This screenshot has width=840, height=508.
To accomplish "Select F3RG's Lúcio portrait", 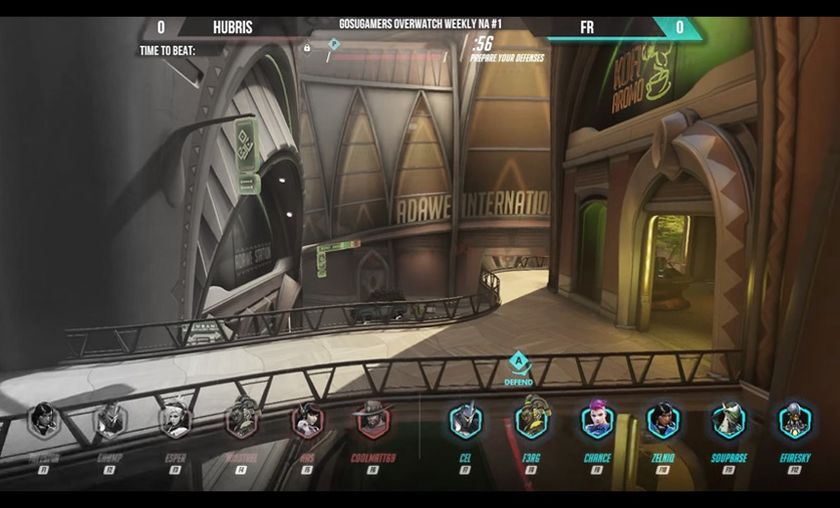I will pos(532,420).
